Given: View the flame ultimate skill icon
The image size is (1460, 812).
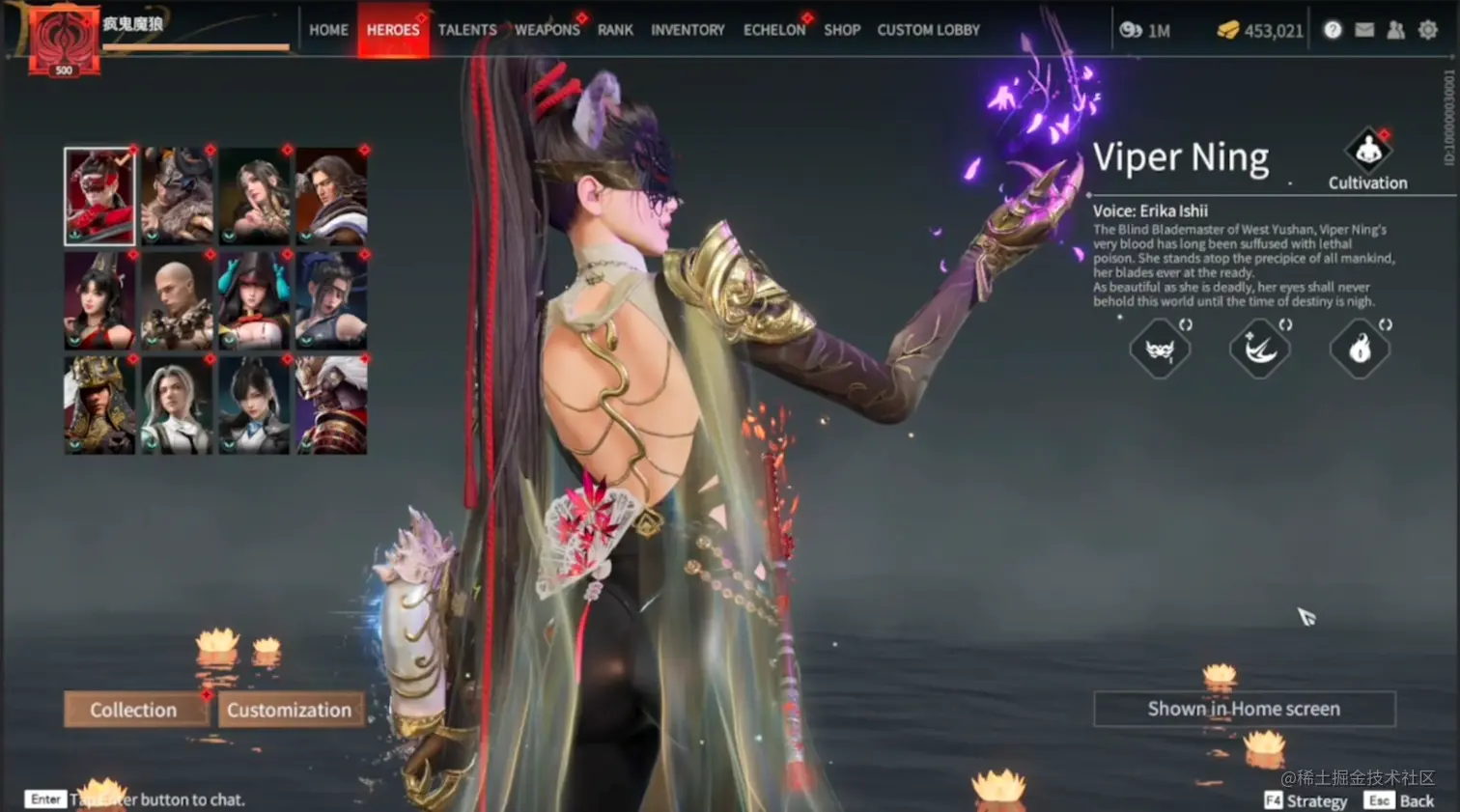Looking at the screenshot, I should pos(1360,350).
